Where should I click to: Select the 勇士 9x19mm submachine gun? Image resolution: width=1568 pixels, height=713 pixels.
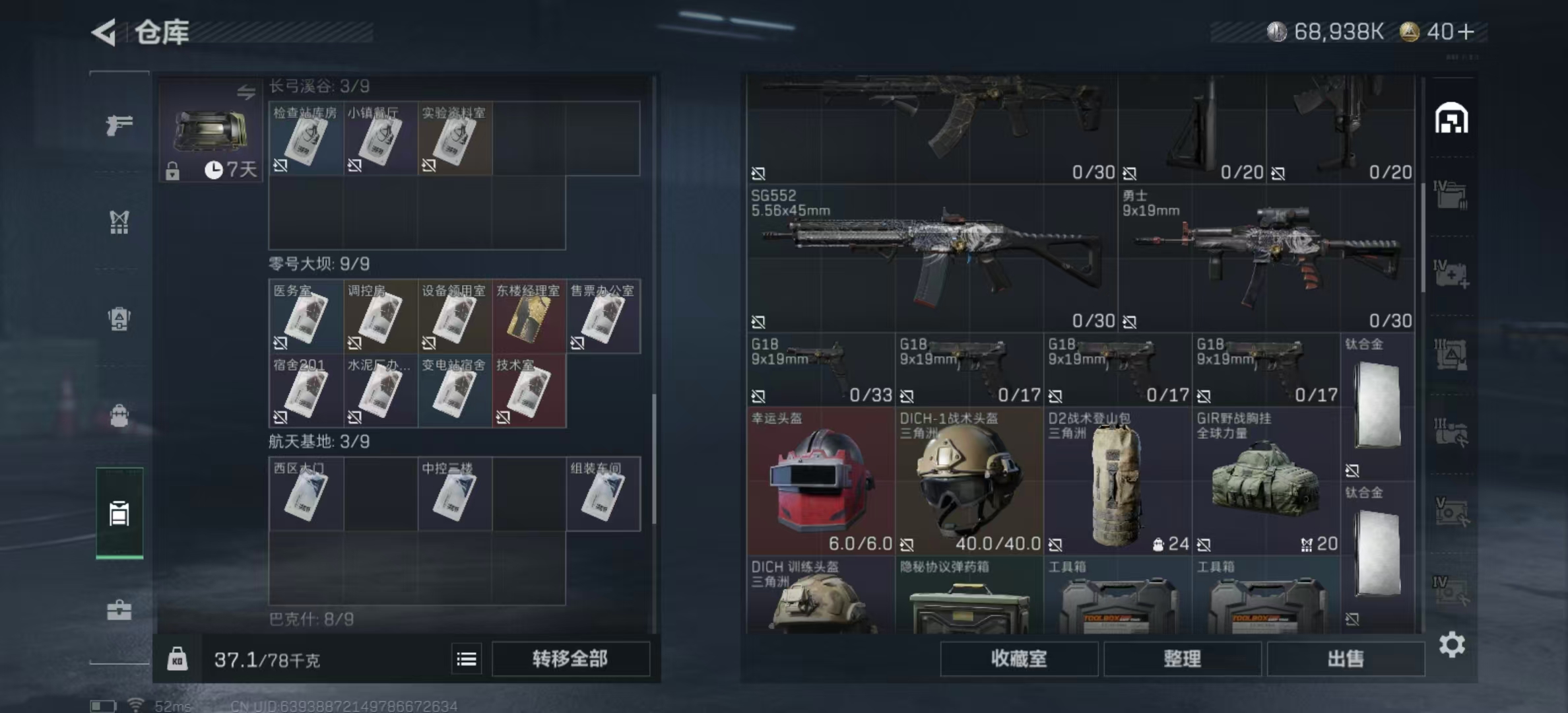tap(1266, 257)
